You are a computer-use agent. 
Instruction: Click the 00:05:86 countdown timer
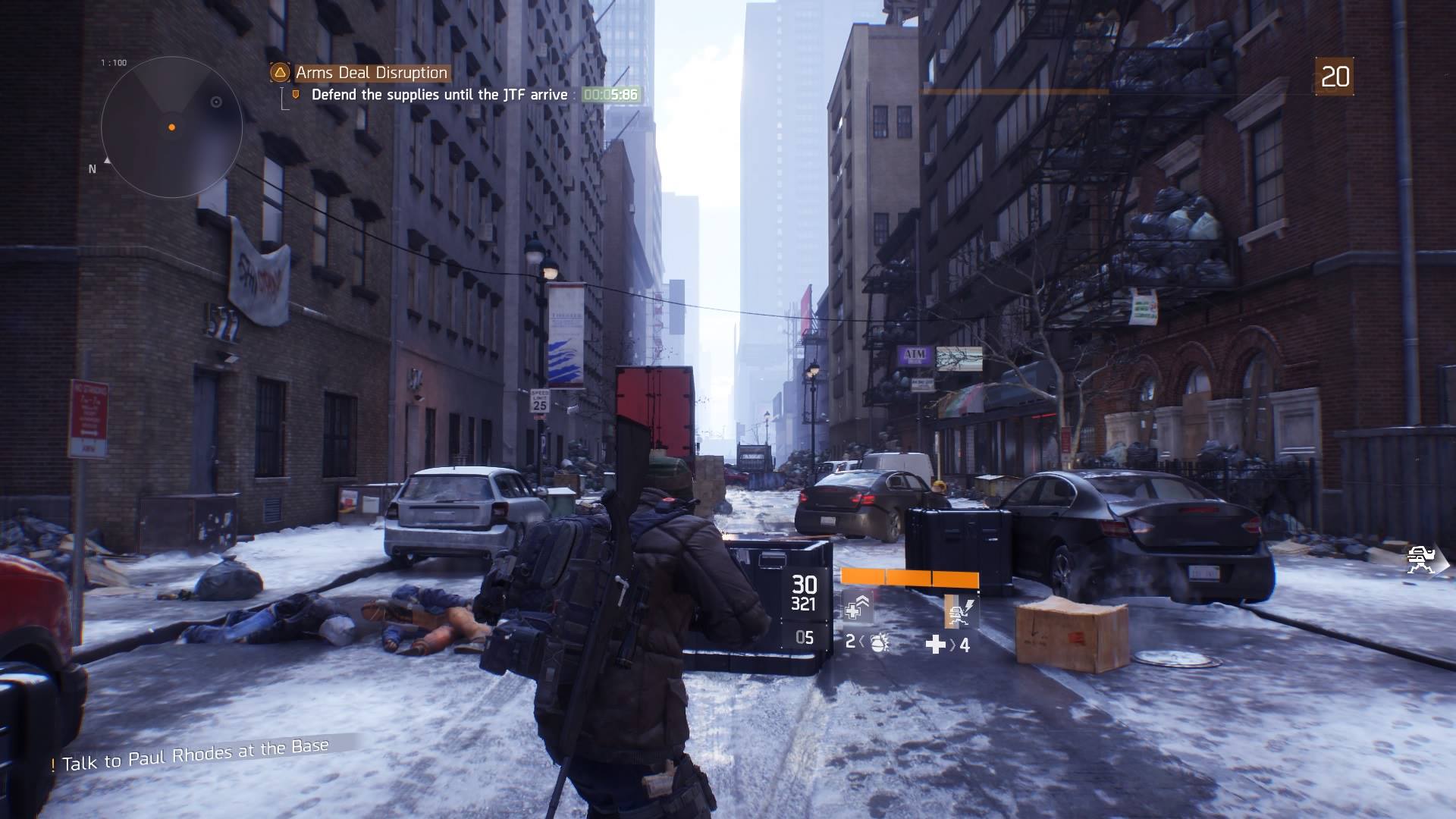pos(611,94)
